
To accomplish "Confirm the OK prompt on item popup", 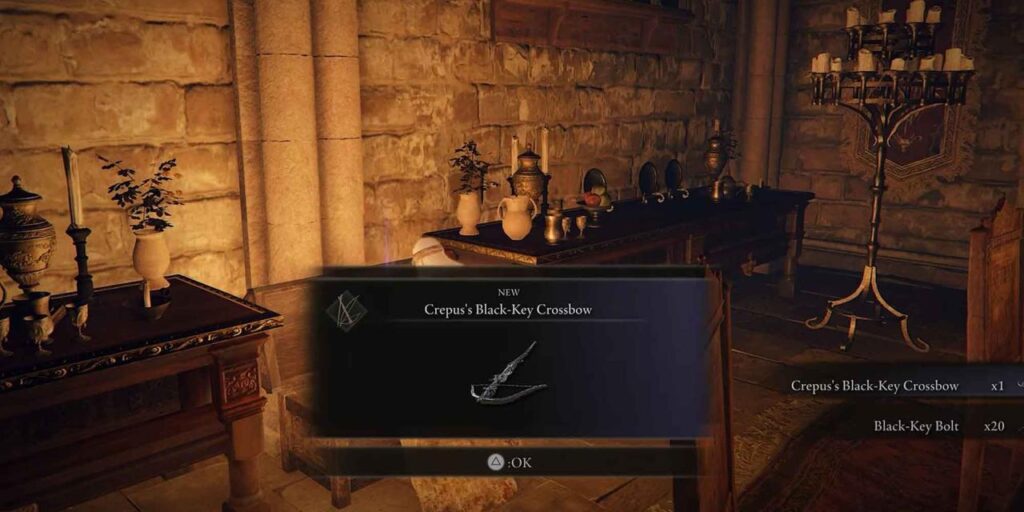I will [507, 462].
